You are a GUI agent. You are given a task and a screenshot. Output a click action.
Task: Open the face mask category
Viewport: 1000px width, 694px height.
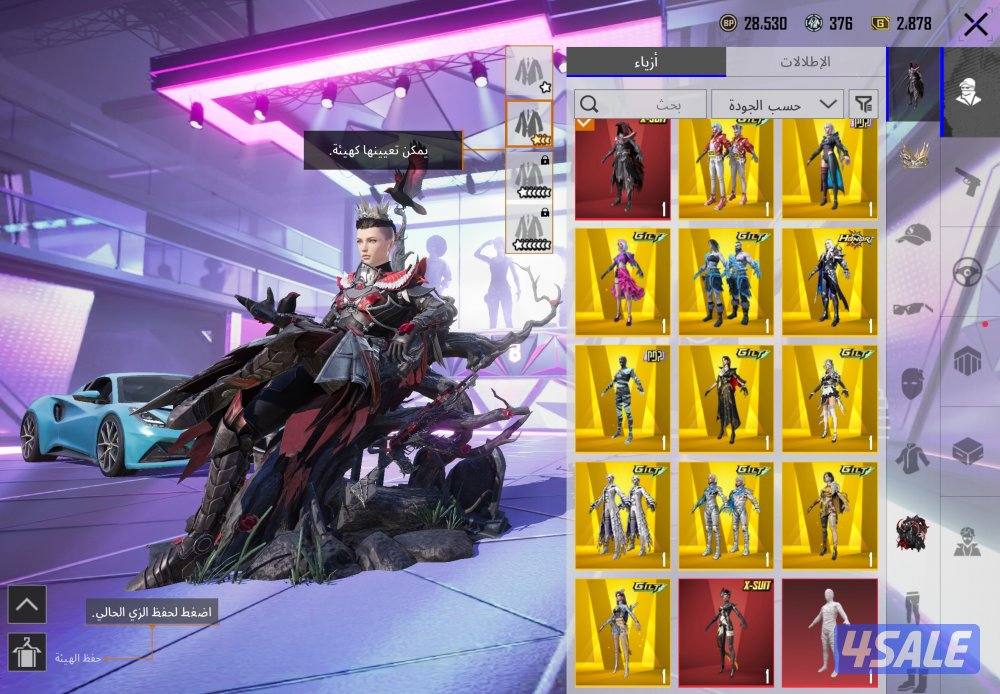point(912,382)
